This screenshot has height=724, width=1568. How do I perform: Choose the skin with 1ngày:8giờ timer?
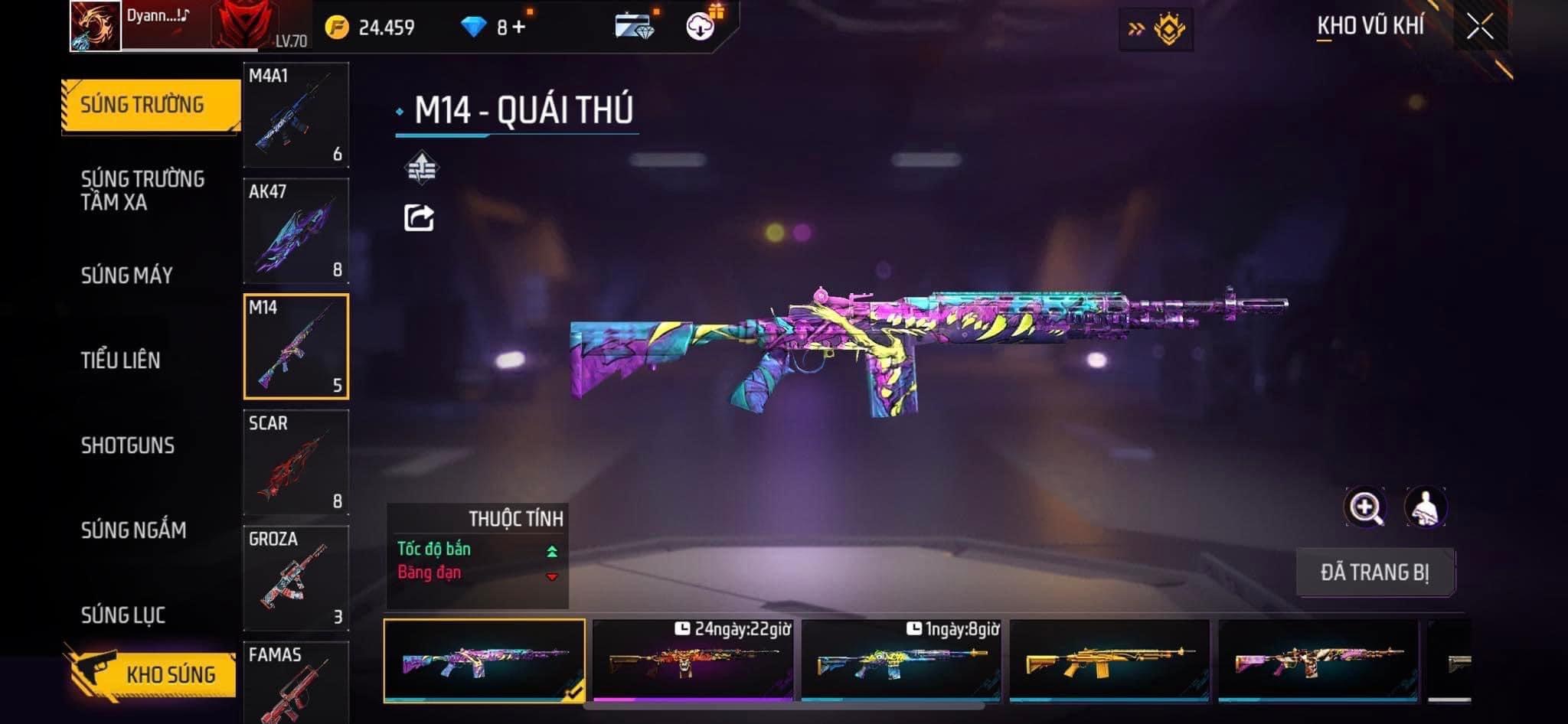[x=901, y=660]
